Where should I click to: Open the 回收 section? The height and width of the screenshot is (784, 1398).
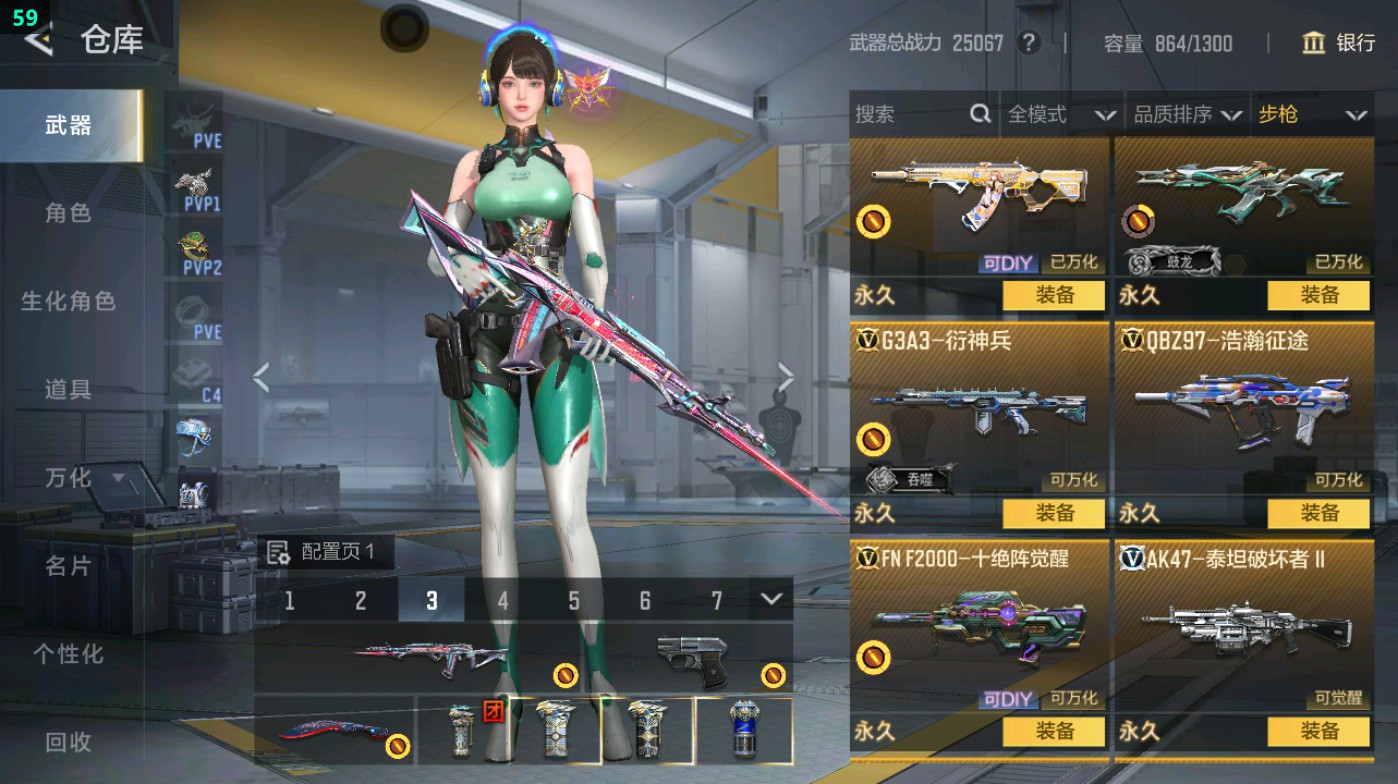(x=68, y=742)
